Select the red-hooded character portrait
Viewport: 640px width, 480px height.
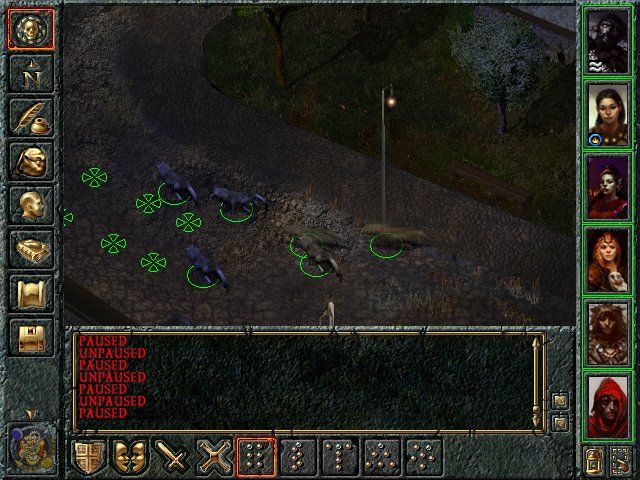pyautogui.click(x=609, y=404)
